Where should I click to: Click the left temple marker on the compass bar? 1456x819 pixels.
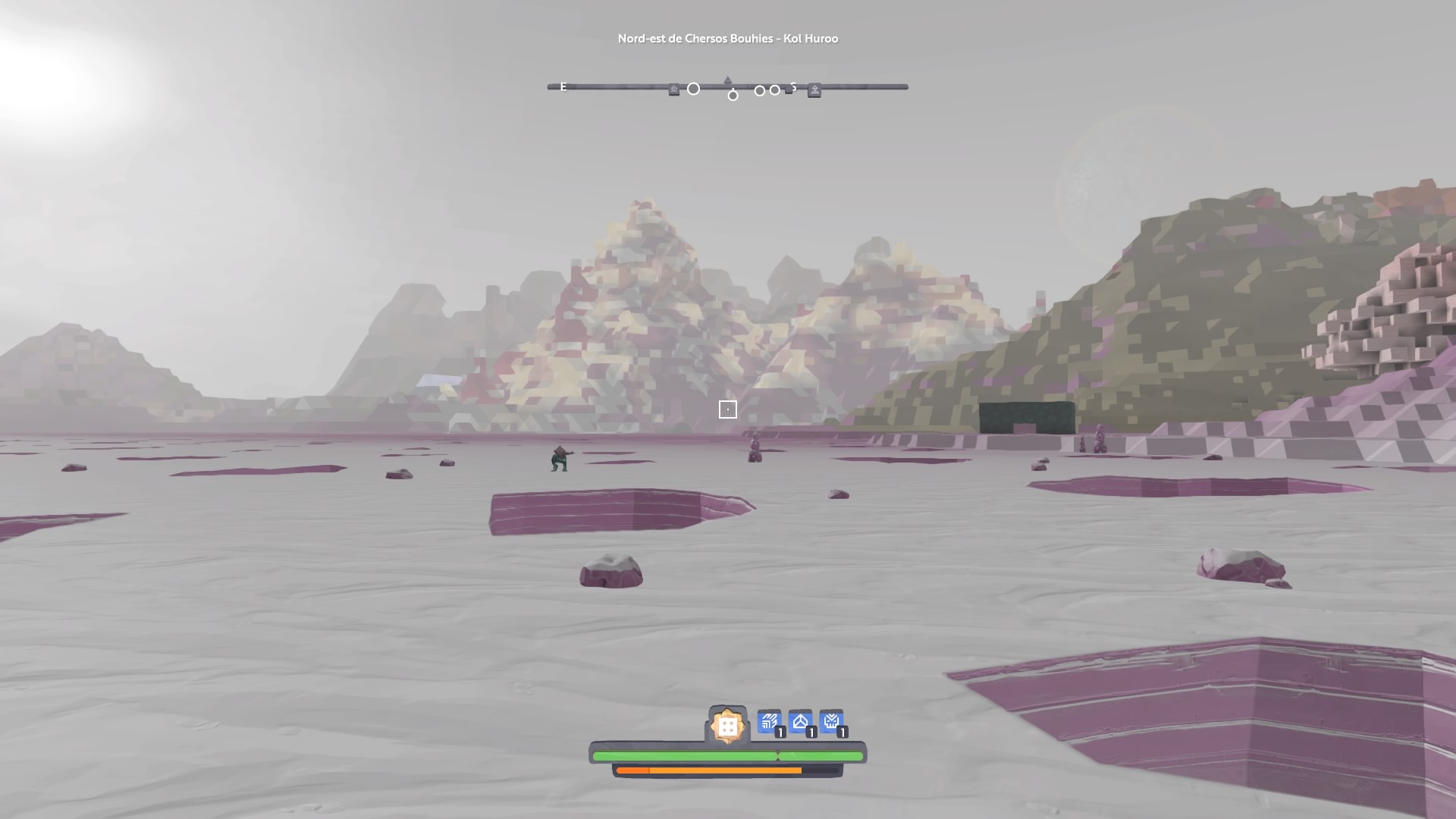pos(674,88)
